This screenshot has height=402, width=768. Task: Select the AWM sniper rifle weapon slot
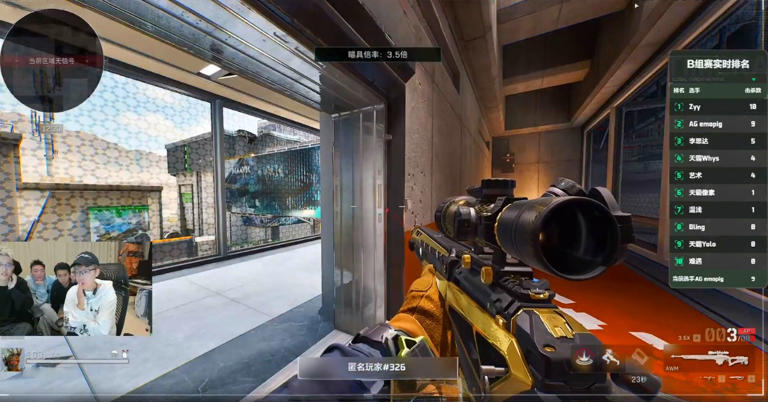tap(720, 358)
